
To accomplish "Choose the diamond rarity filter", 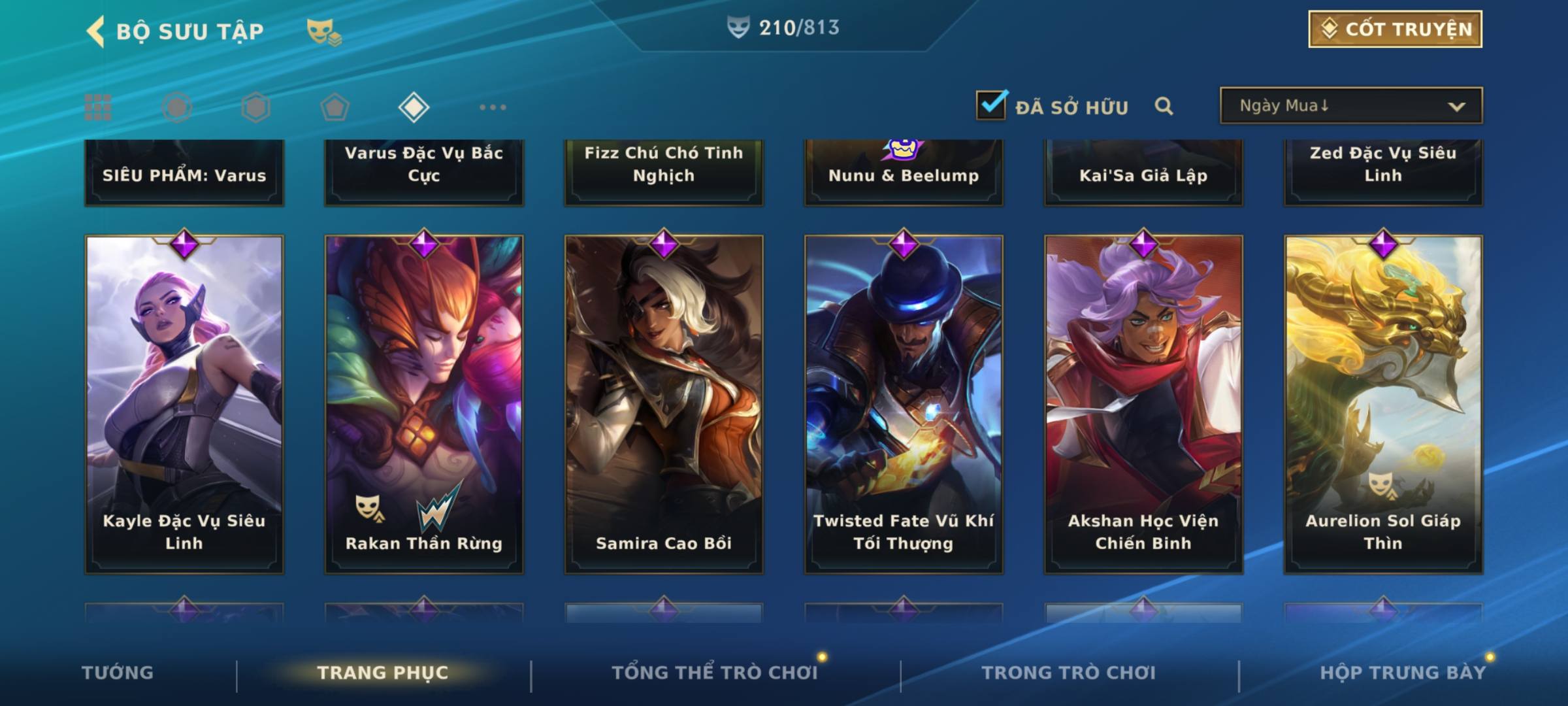I will pyautogui.click(x=414, y=107).
